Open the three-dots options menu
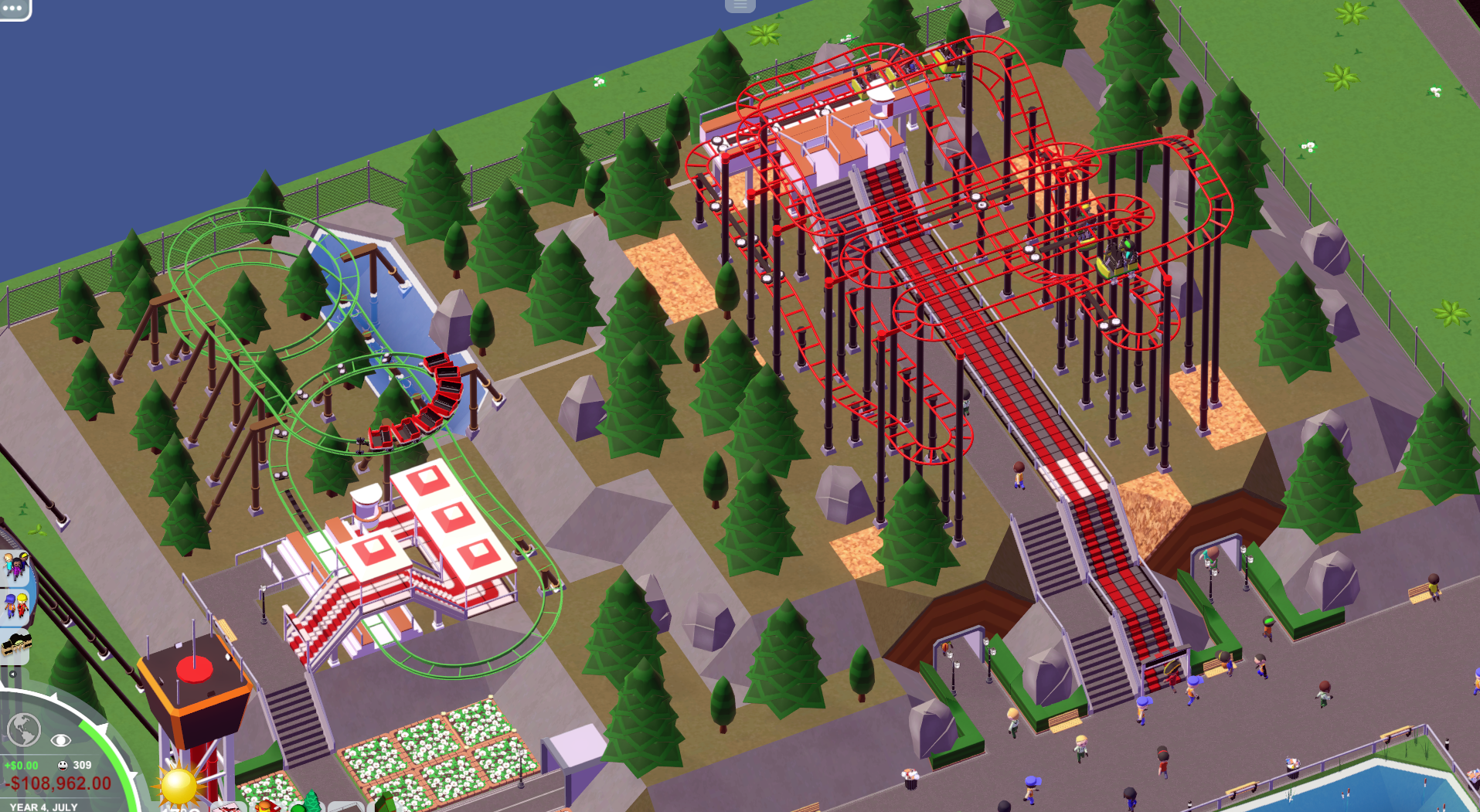 [x=13, y=8]
